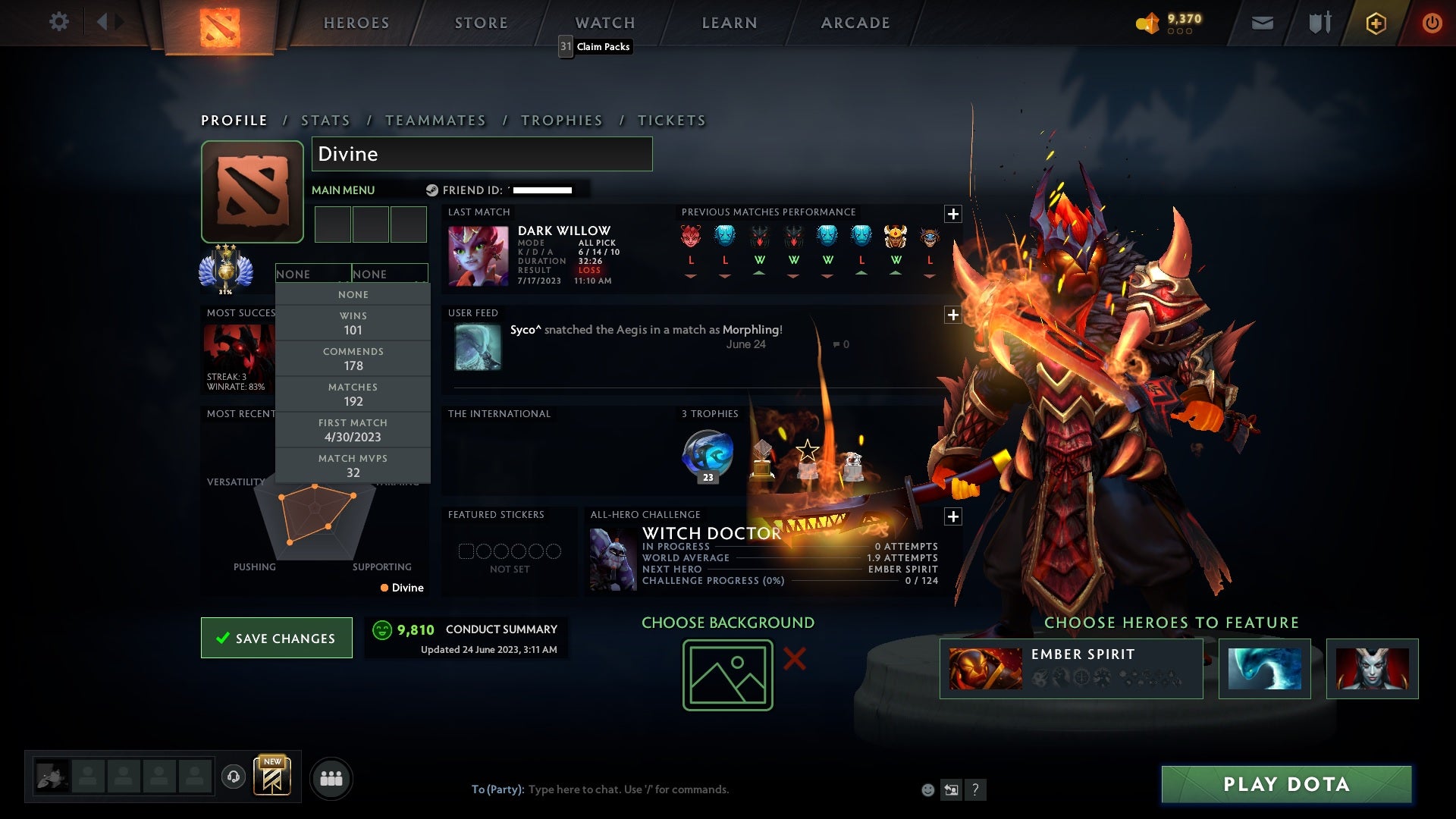Switch to the Stats tab
This screenshot has width=1456, height=819.
click(x=325, y=120)
